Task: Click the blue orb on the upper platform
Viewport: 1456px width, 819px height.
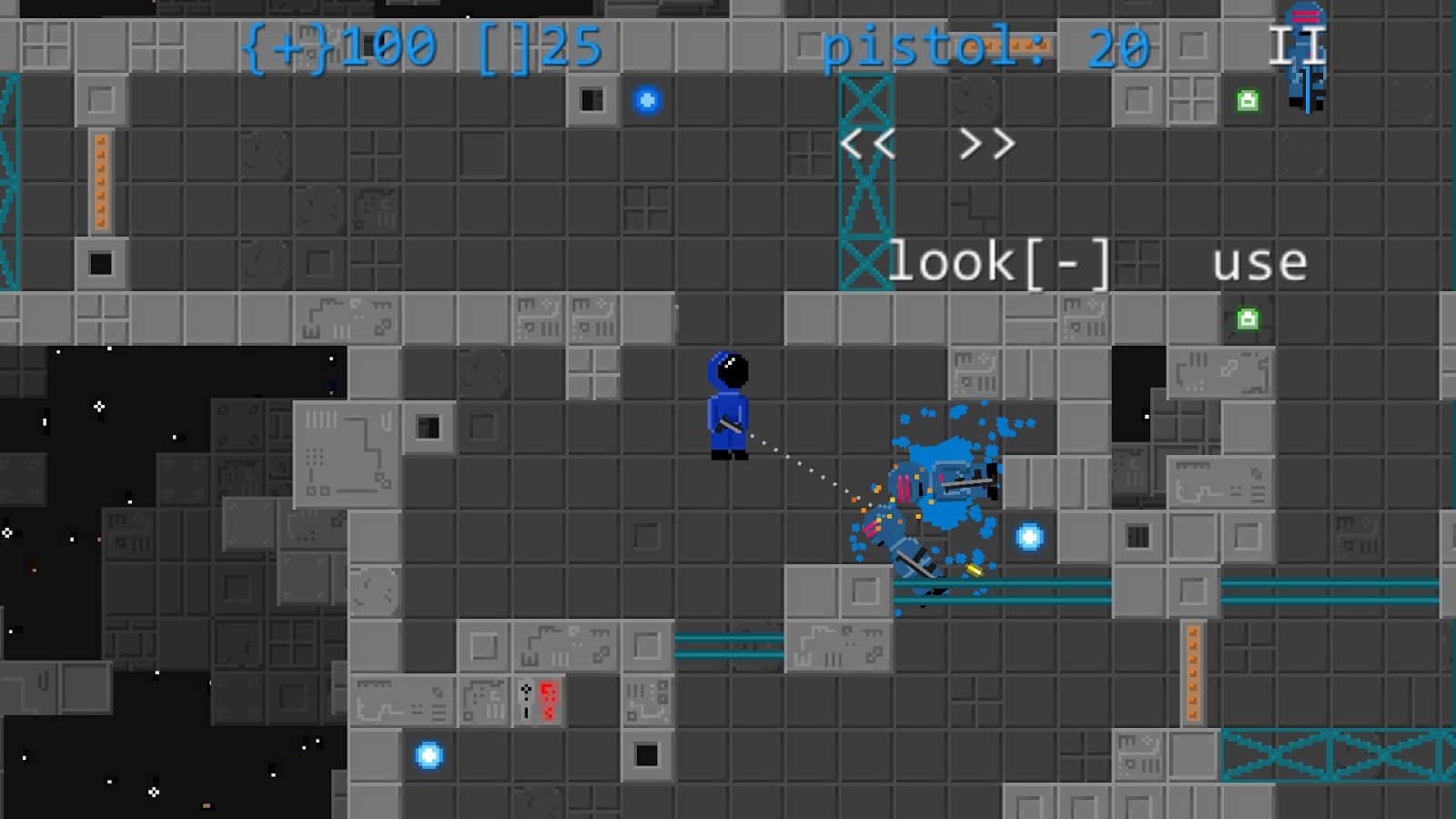Action: coord(647,100)
